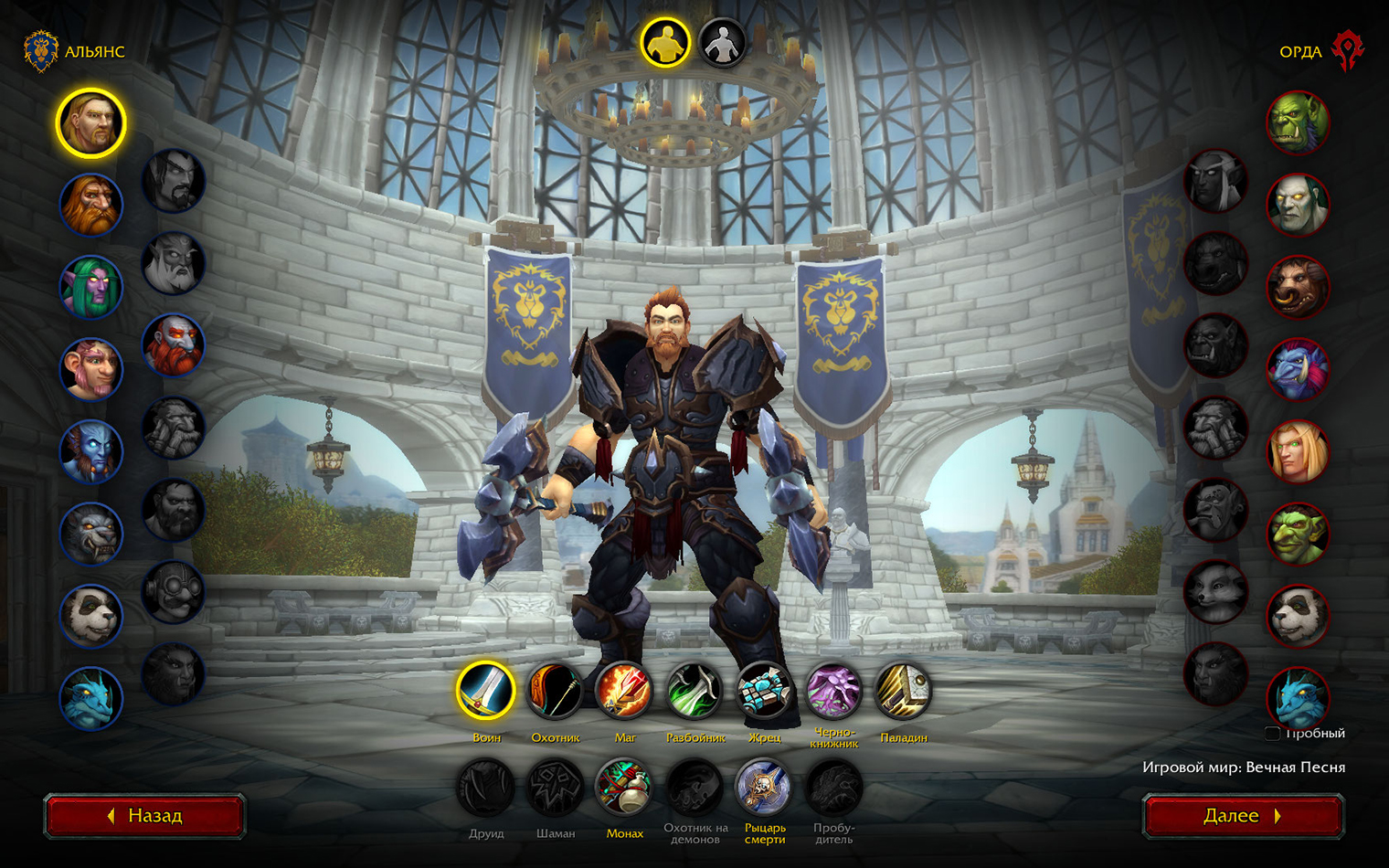Viewport: 1389px width, 868px height.
Task: Choose the blood elf race portrait
Action: [1298, 452]
